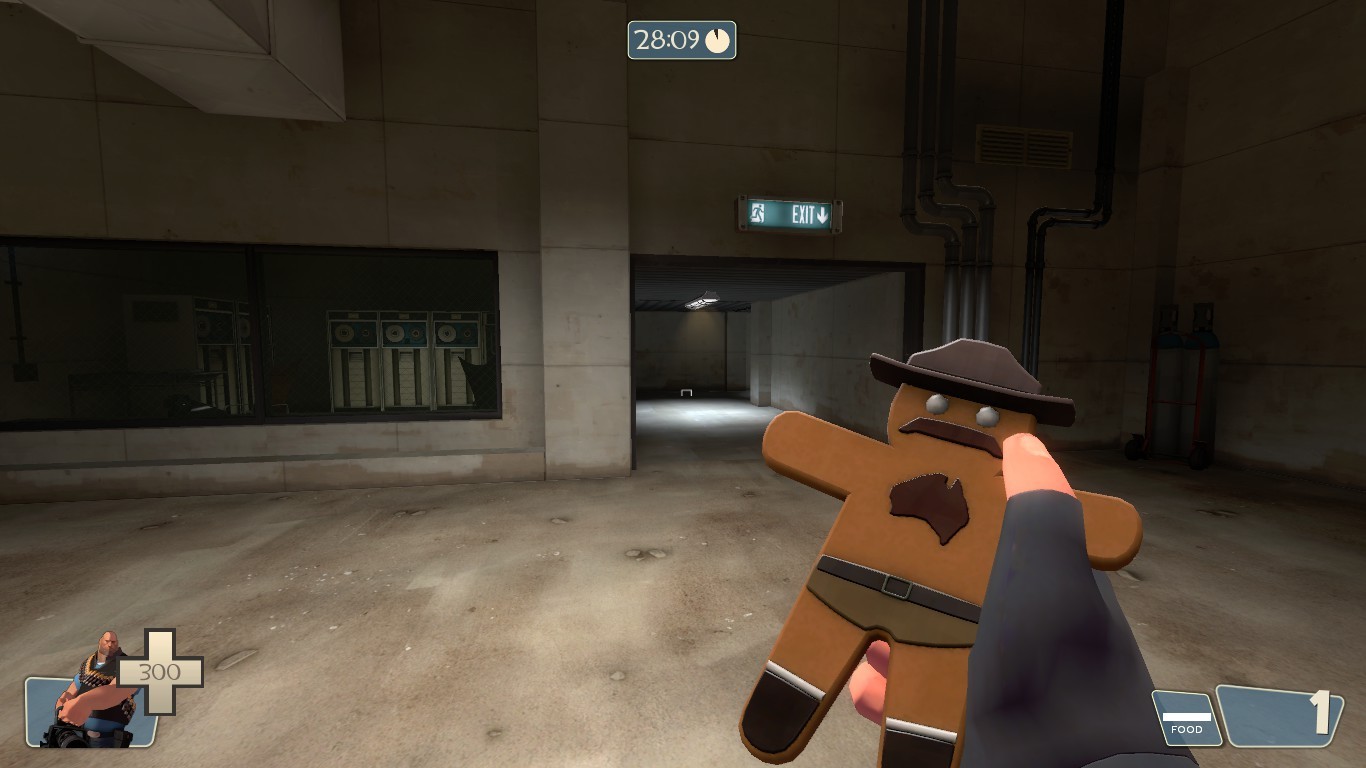1366x768 pixels.
Task: Select the FOOD label text
Action: [1185, 730]
